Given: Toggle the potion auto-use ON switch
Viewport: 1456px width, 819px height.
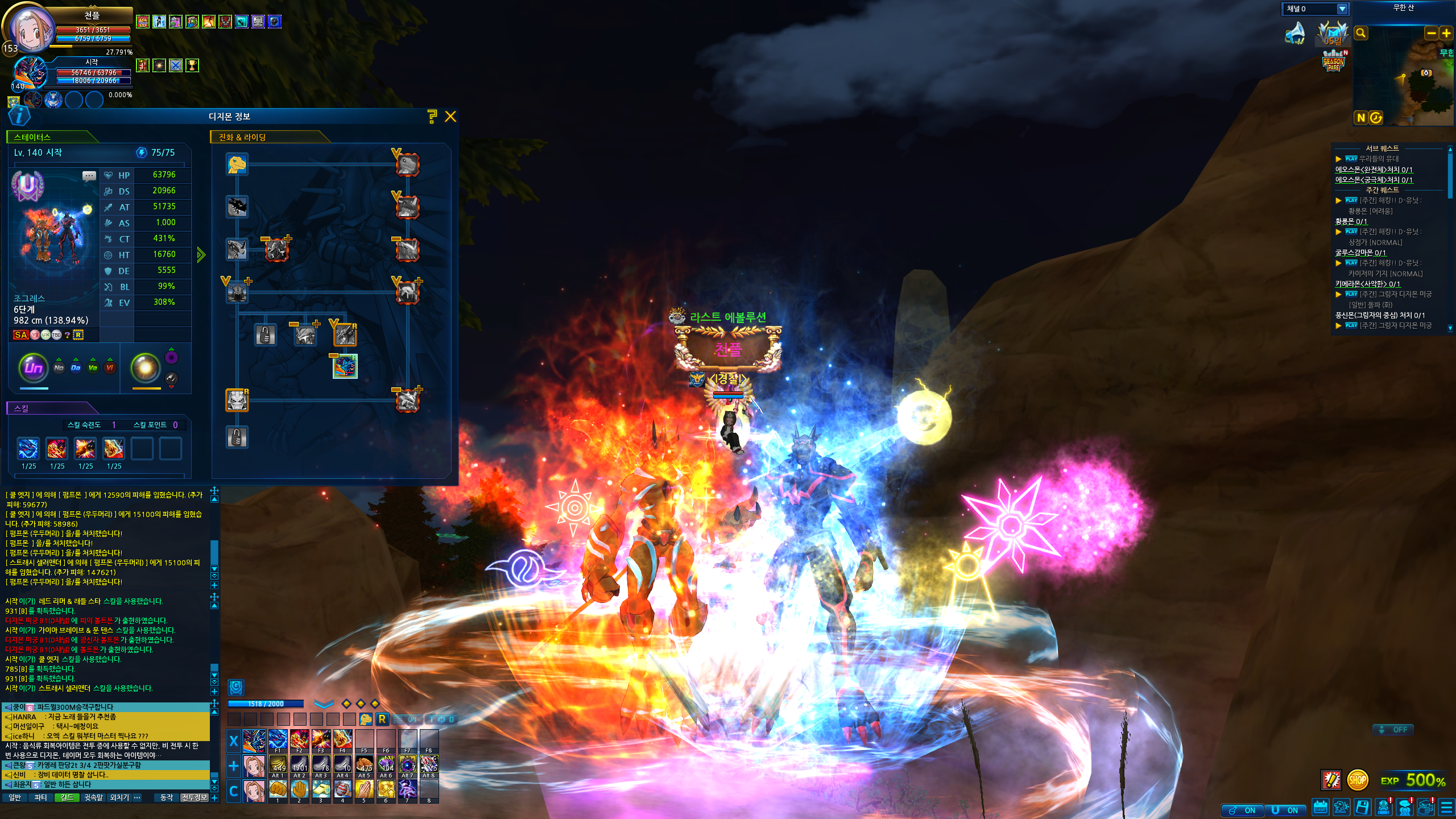Looking at the screenshot, I should point(1242,810).
